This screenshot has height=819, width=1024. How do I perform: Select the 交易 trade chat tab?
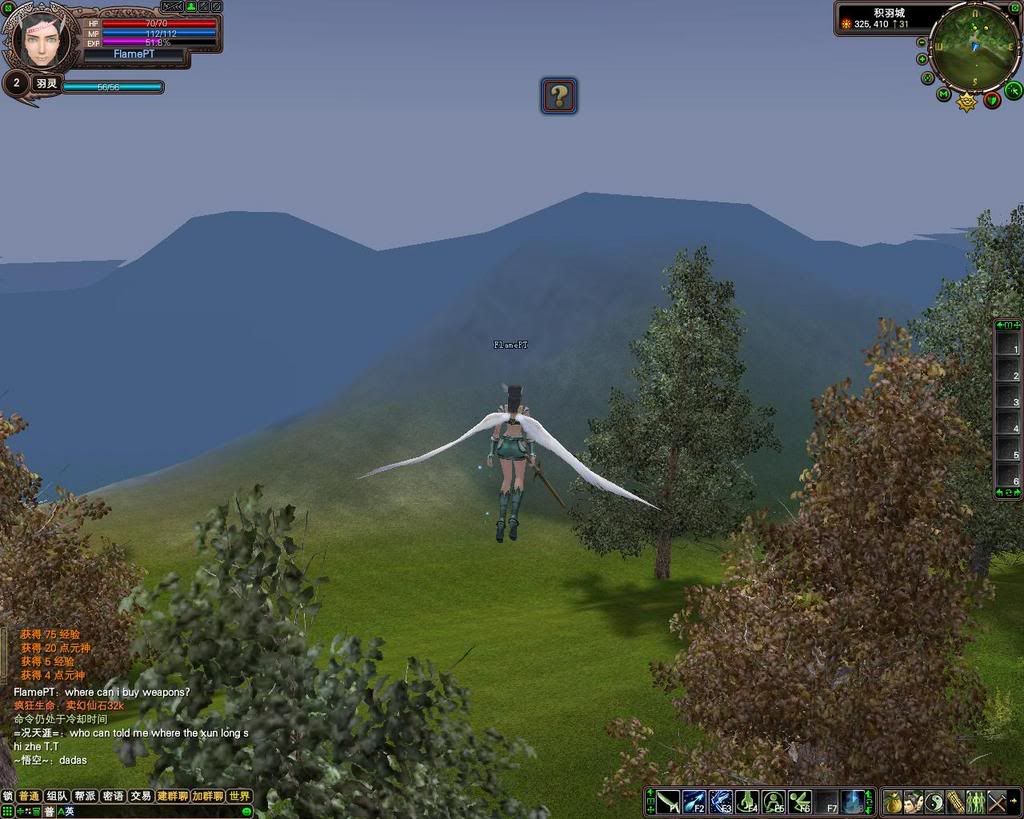140,796
